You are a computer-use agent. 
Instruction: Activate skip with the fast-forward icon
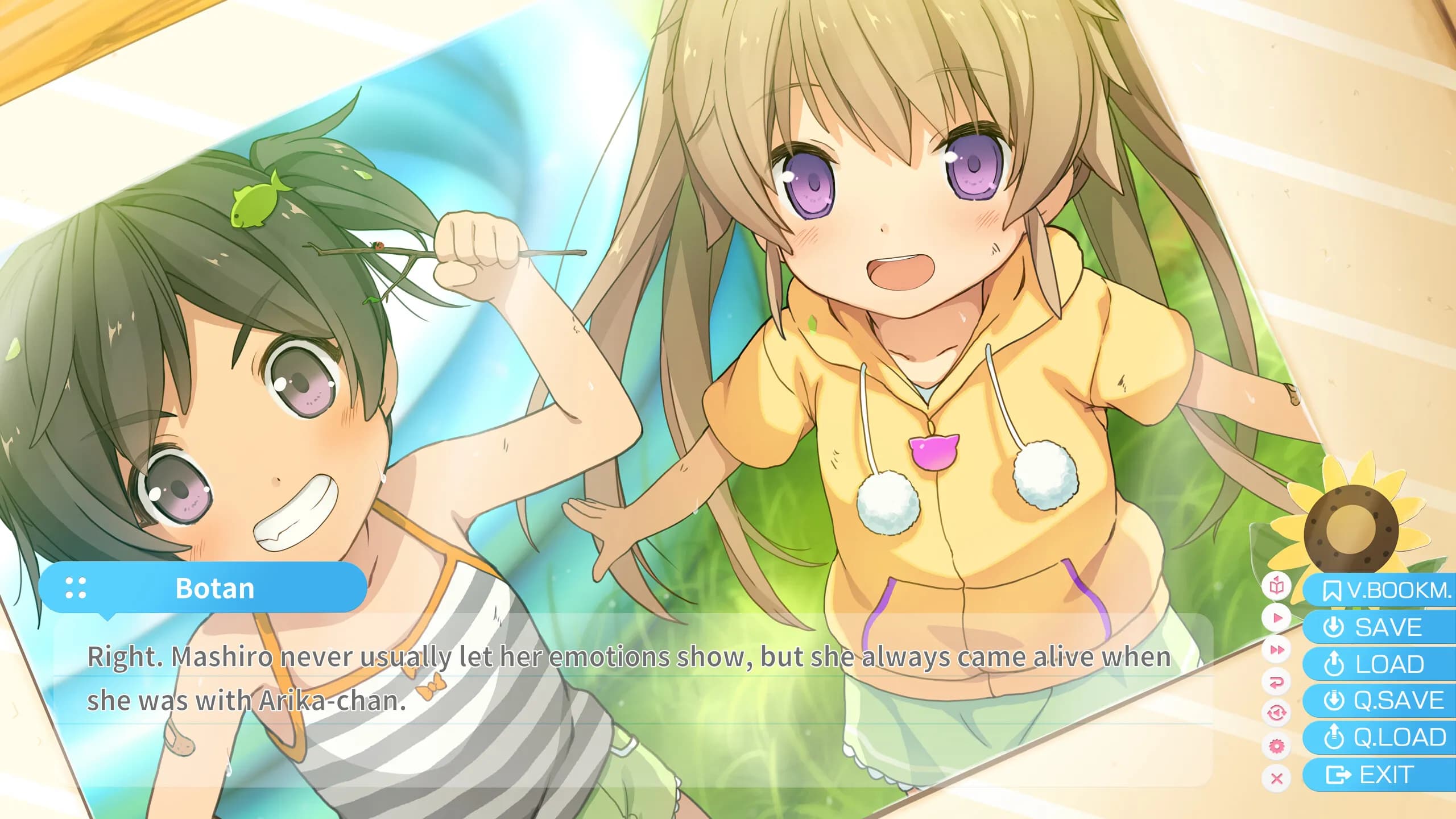[x=1277, y=650]
